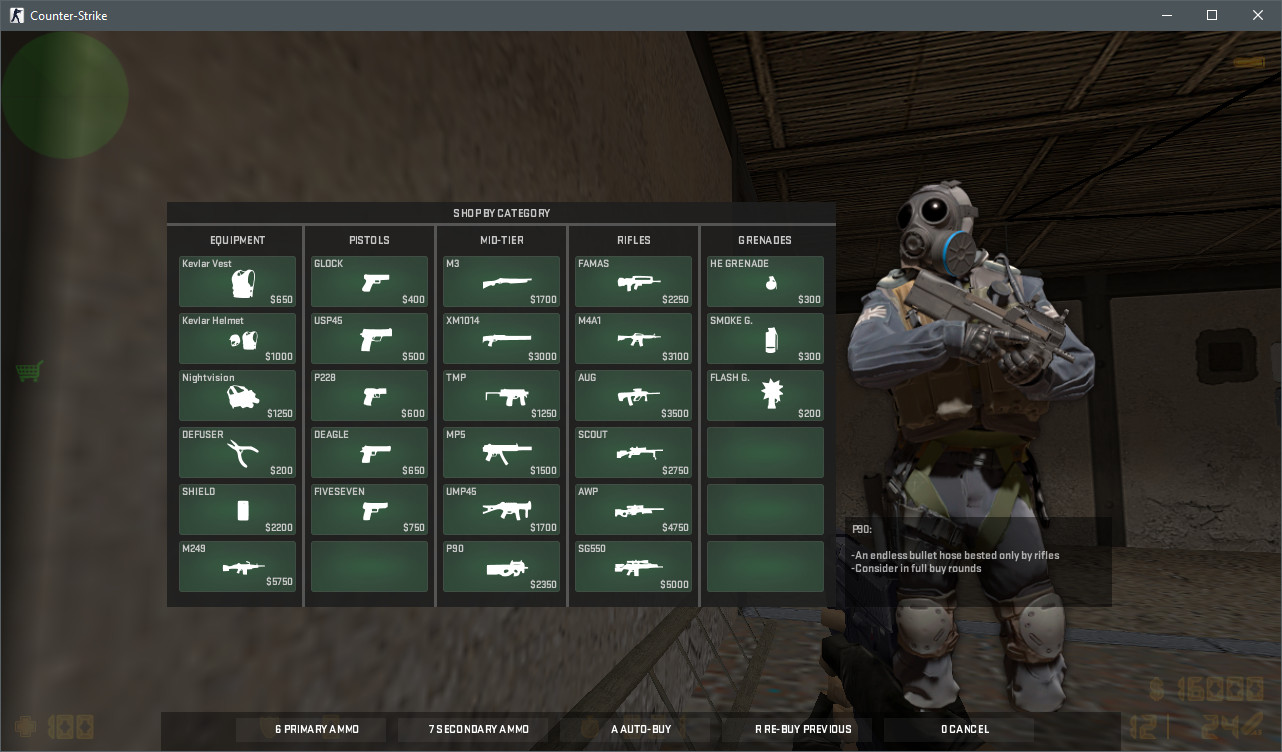Click the shopping cart icon on the left
The image size is (1282, 752).
click(29, 371)
